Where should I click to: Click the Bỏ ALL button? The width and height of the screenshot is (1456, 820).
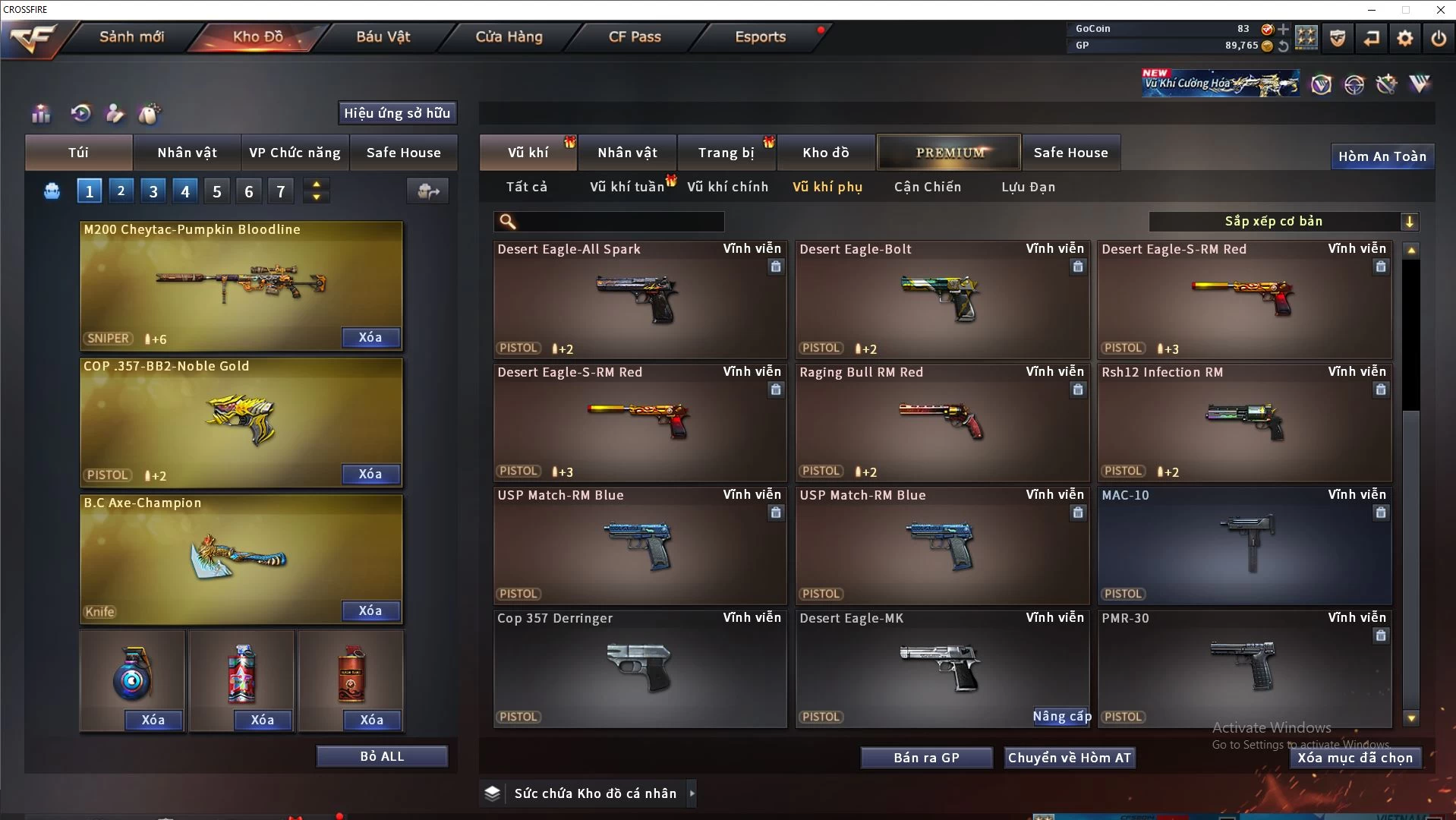click(x=382, y=756)
